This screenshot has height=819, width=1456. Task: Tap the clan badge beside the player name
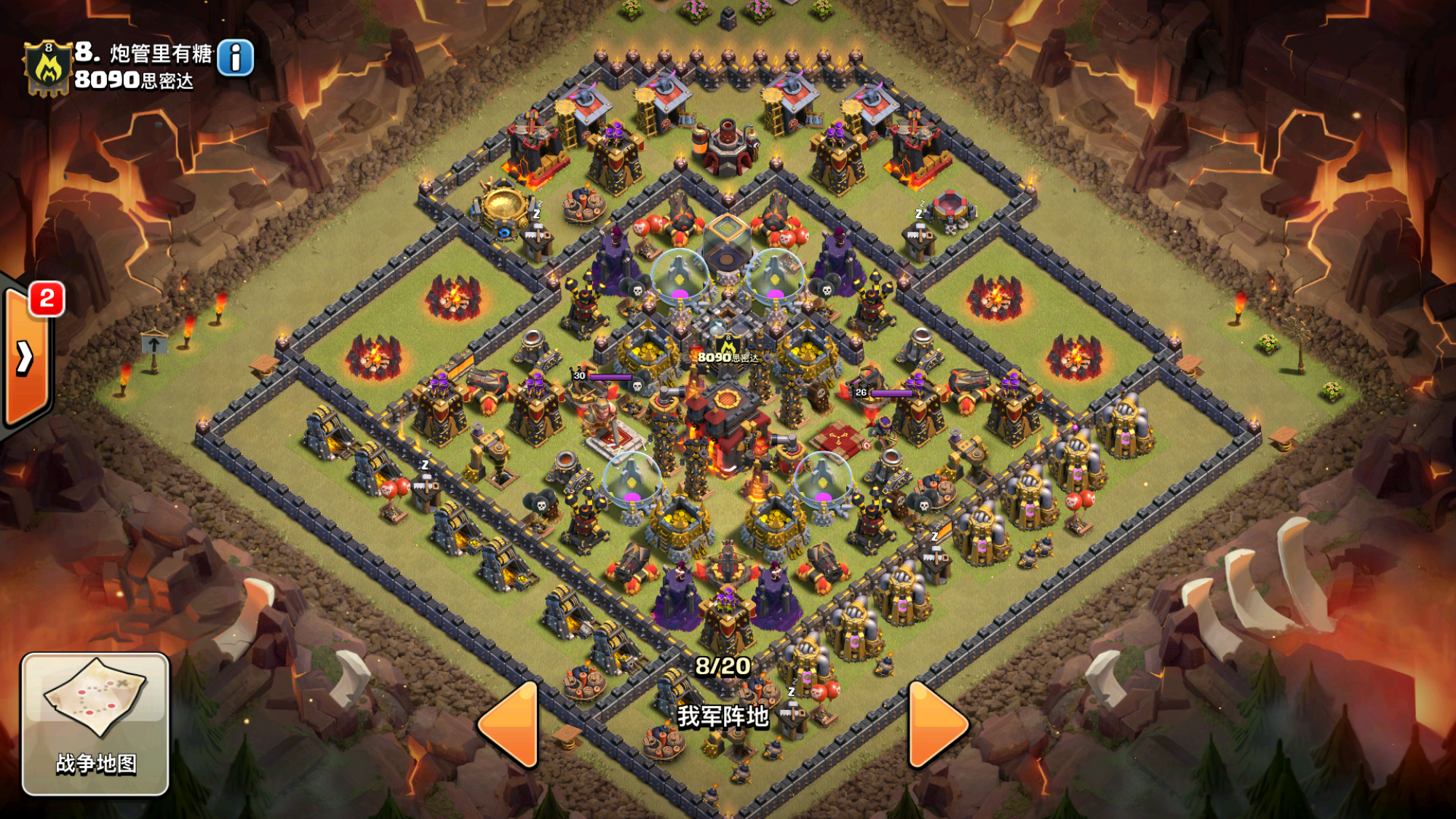click(48, 68)
